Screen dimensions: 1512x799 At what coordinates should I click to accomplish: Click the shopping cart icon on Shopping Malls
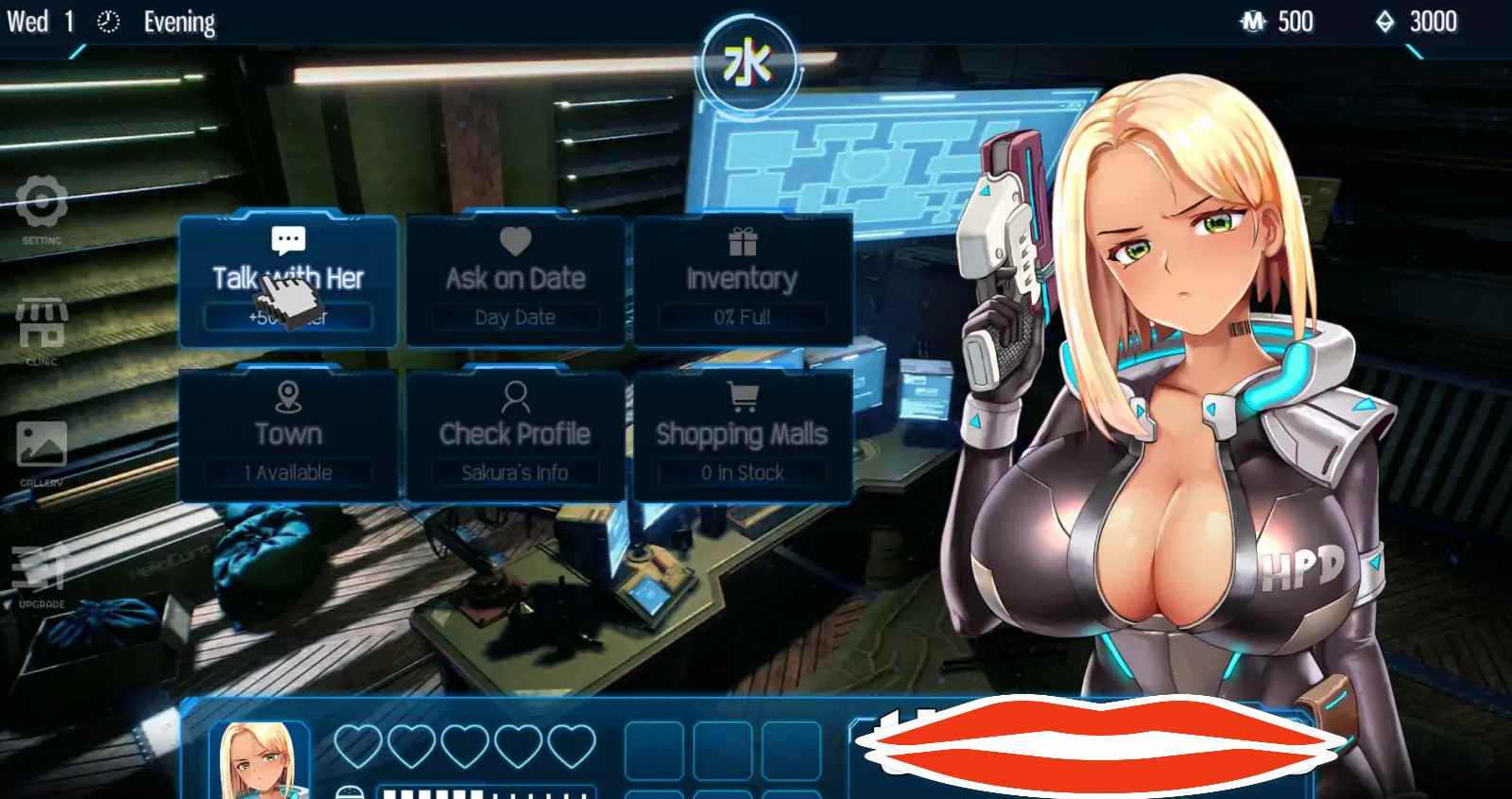(x=743, y=395)
